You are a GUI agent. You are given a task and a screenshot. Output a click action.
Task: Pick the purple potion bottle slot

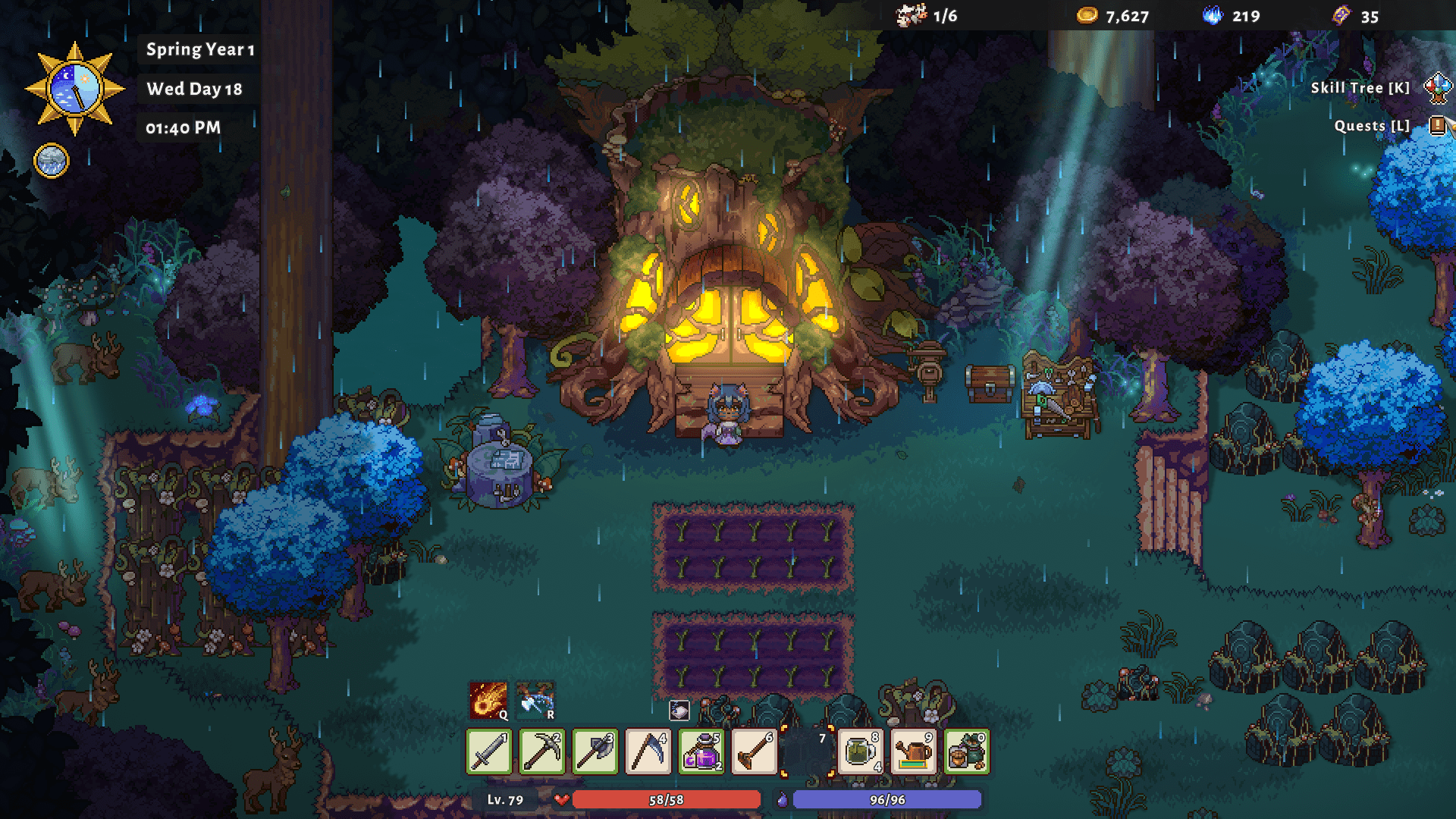click(701, 752)
